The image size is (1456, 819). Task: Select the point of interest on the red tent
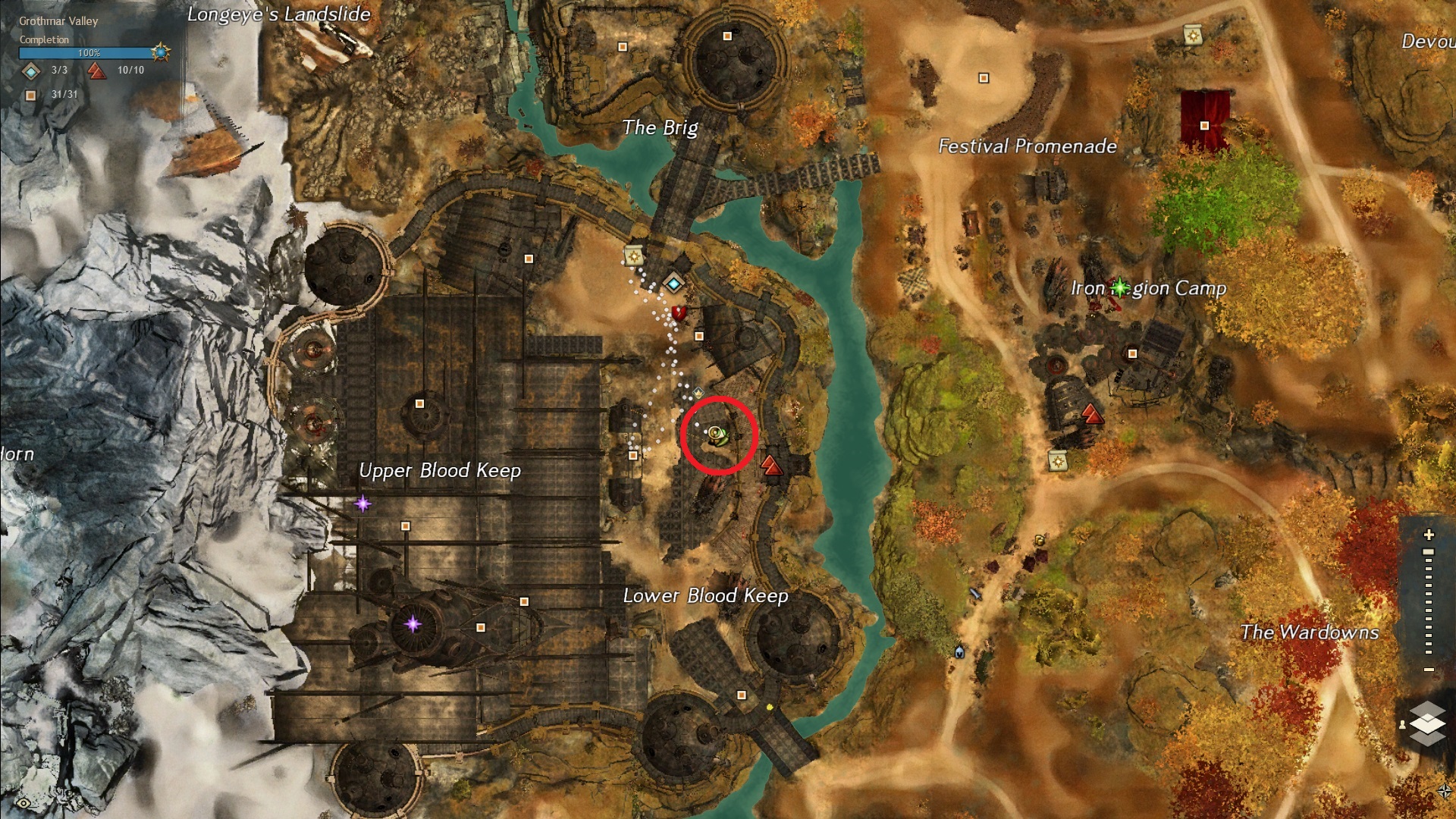coord(1204,125)
